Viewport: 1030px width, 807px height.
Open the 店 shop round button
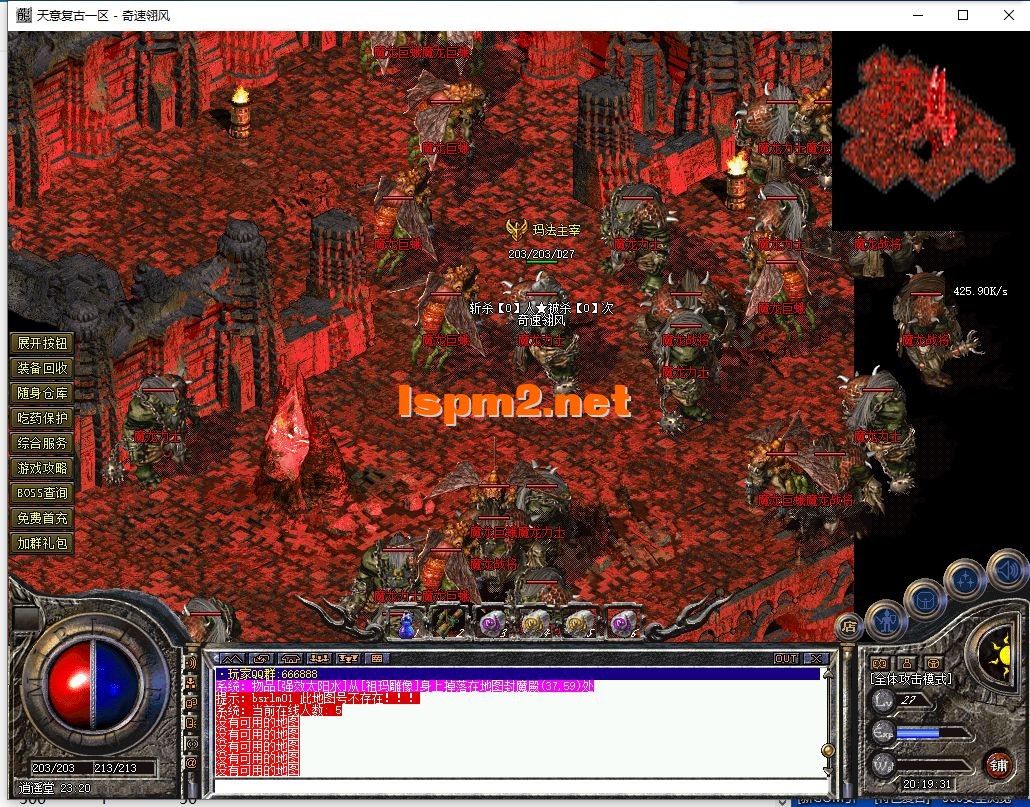[847, 627]
